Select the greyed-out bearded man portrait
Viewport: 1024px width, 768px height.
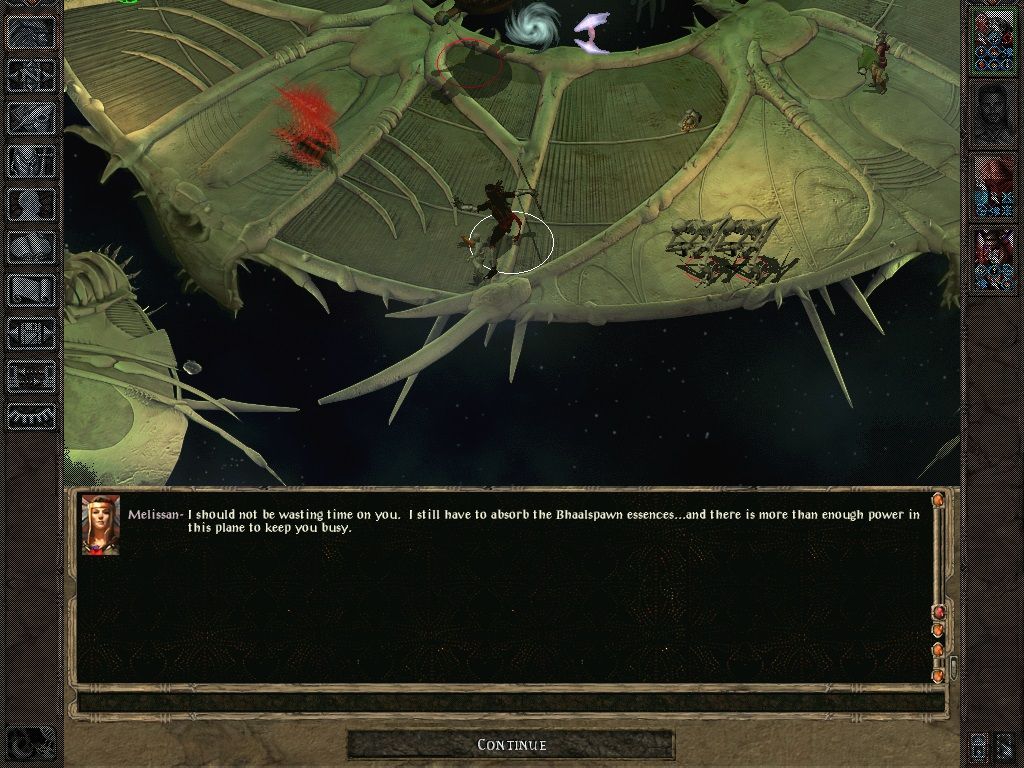click(x=993, y=115)
